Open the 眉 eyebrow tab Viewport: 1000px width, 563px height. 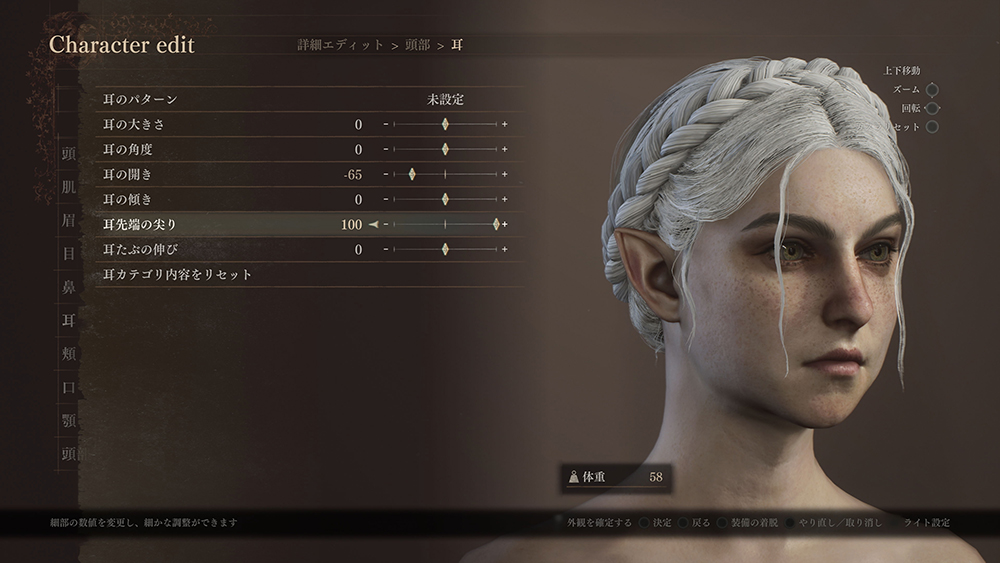tap(69, 221)
